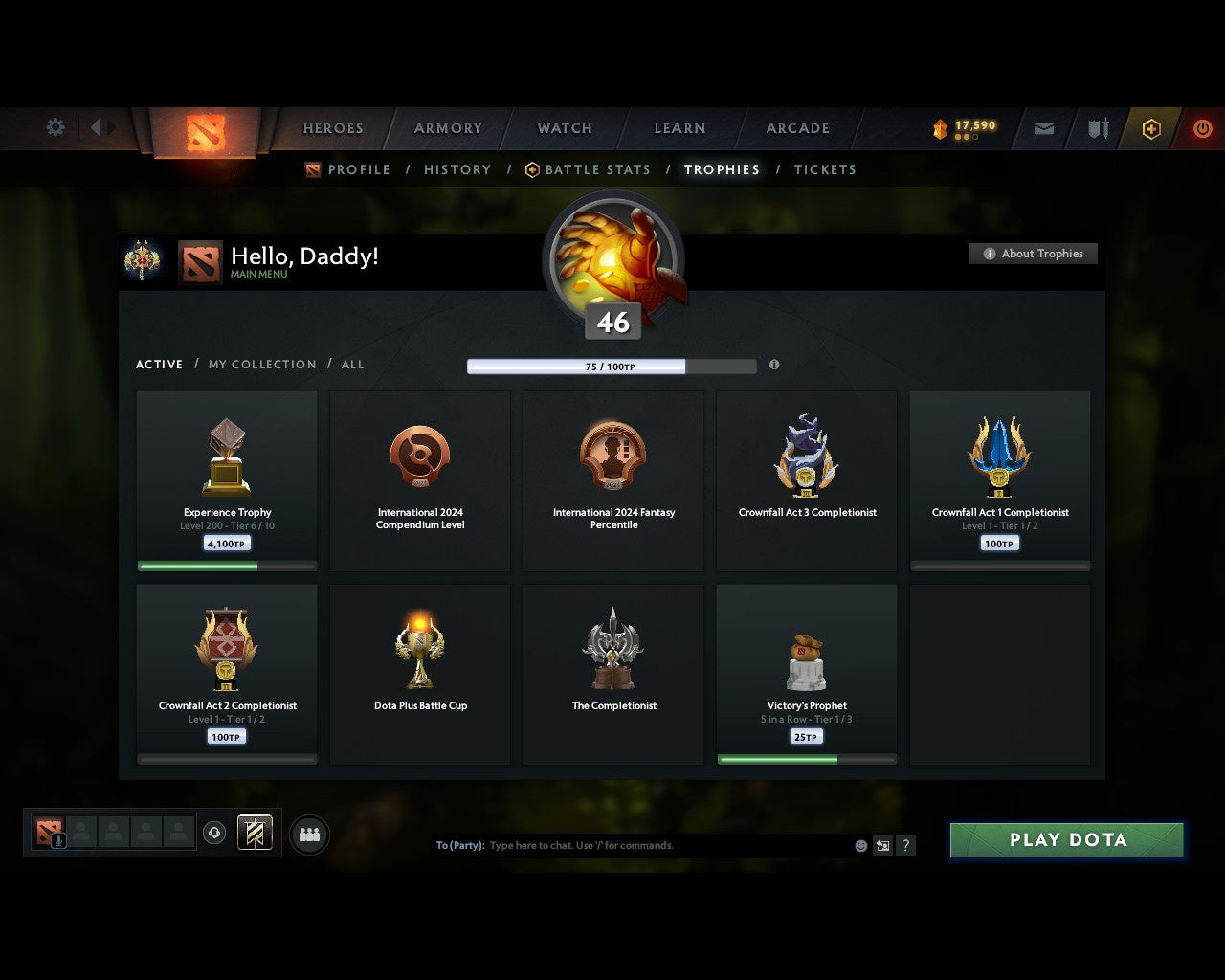Toggle voice chat headphone settings
Image resolution: width=1225 pixels, height=980 pixels.
(214, 833)
